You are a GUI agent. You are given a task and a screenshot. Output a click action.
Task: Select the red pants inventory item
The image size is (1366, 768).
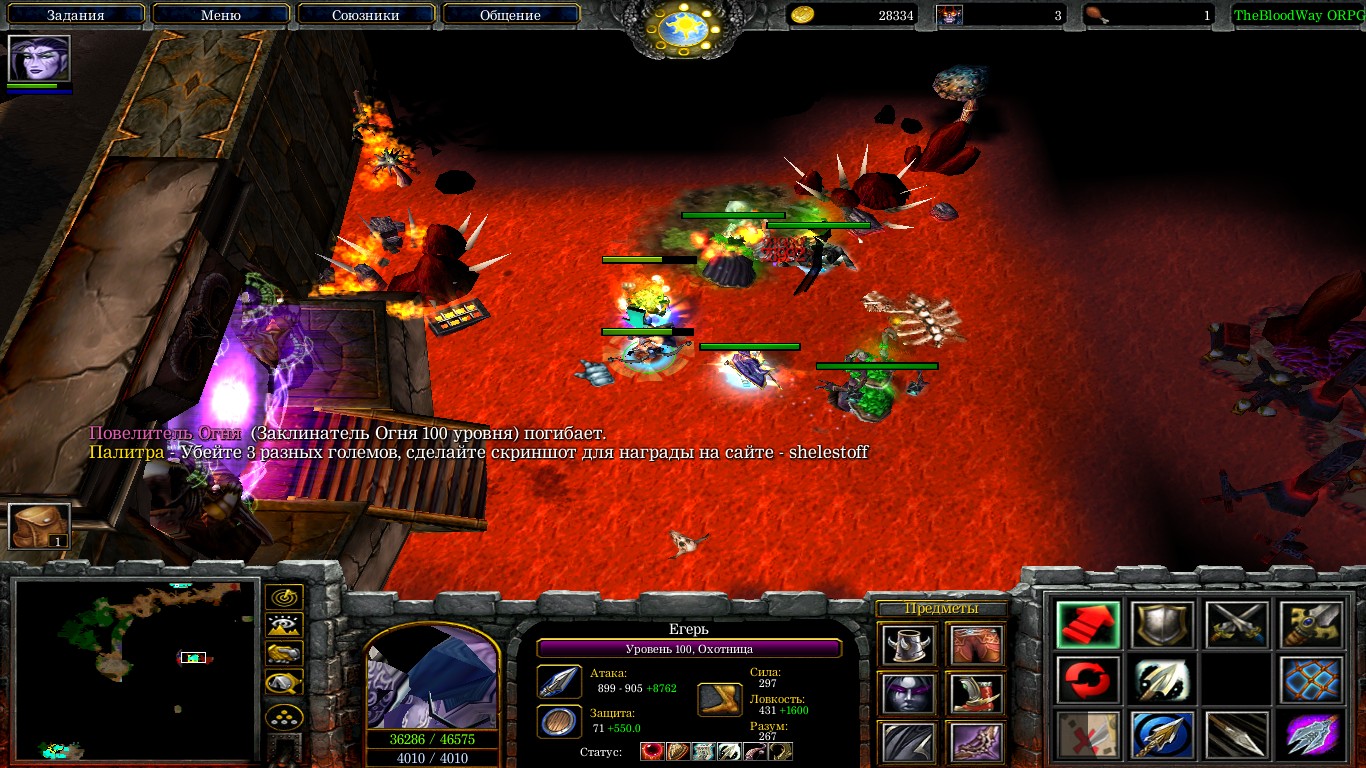[975, 645]
